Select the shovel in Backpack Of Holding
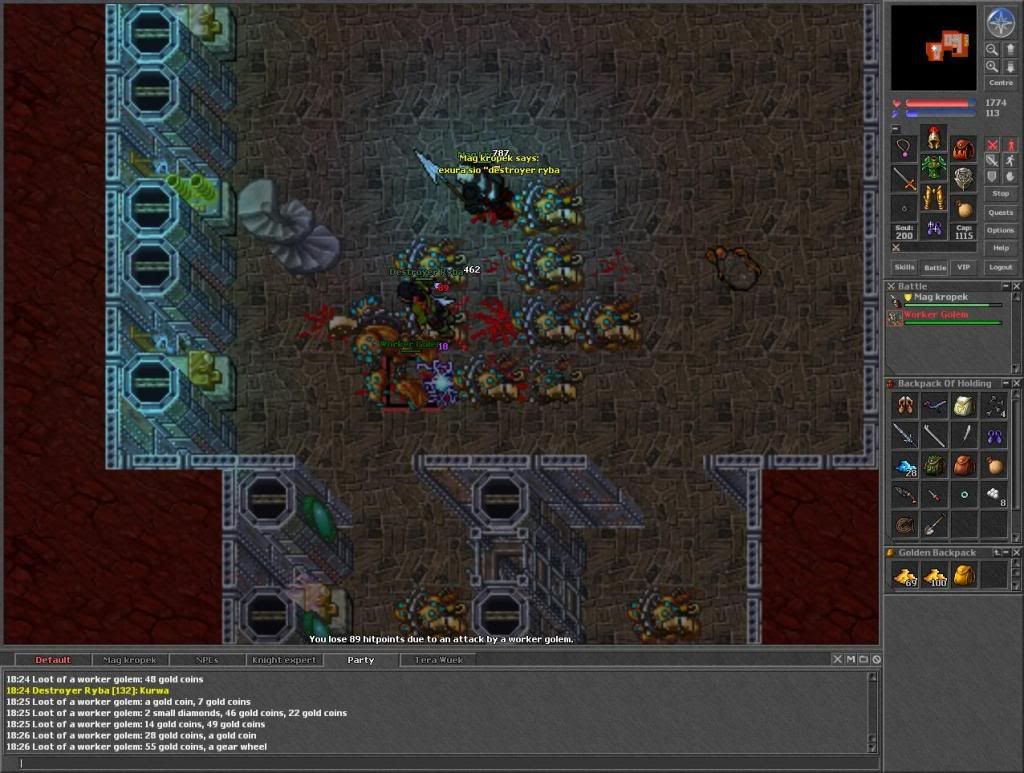This screenshot has height=773, width=1024. tap(934, 523)
